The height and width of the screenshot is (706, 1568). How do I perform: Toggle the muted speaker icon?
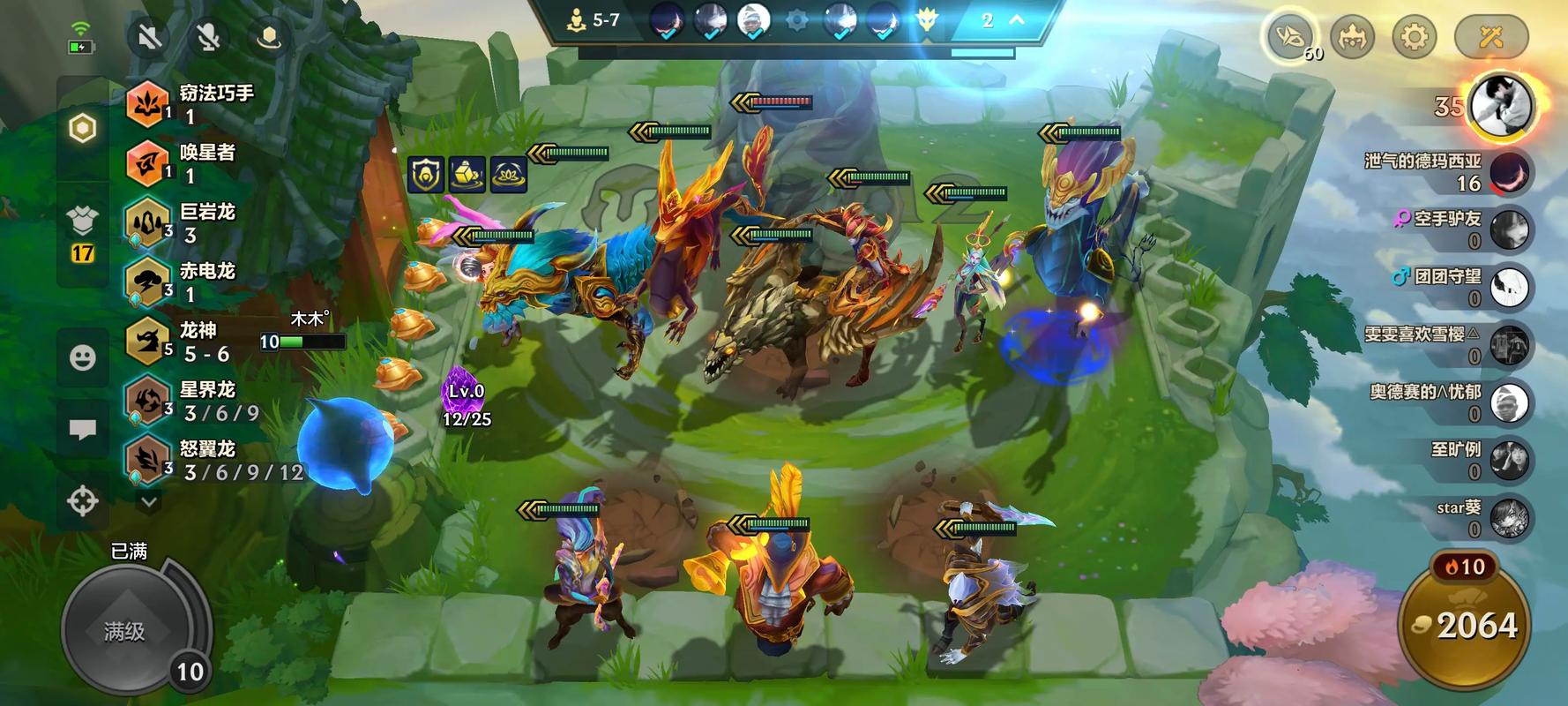(x=150, y=37)
